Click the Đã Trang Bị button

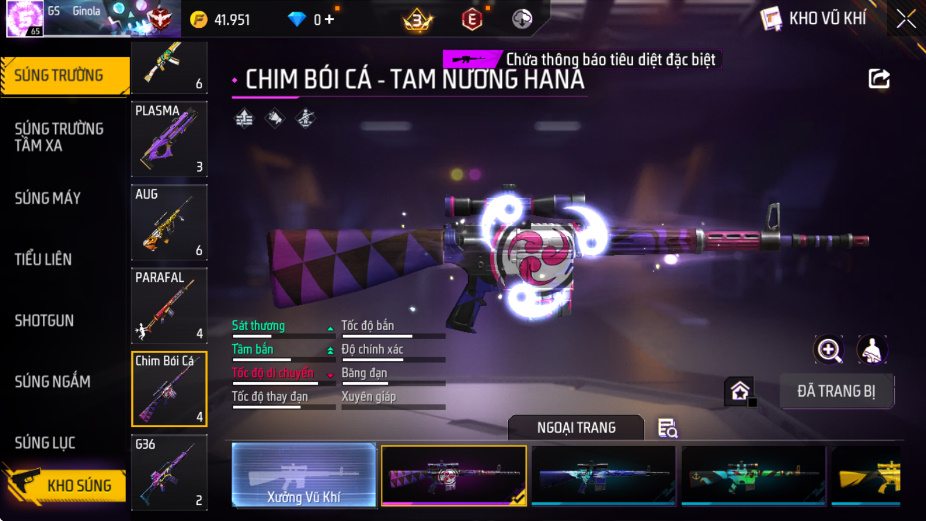pyautogui.click(x=836, y=391)
